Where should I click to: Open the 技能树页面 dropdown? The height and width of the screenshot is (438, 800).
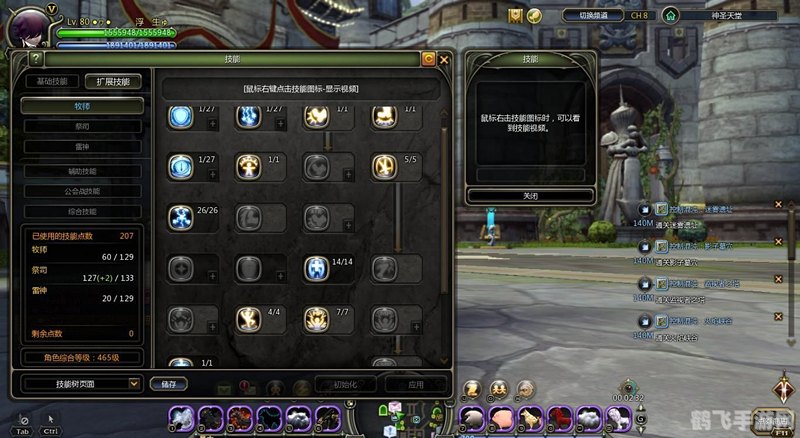tap(83, 383)
